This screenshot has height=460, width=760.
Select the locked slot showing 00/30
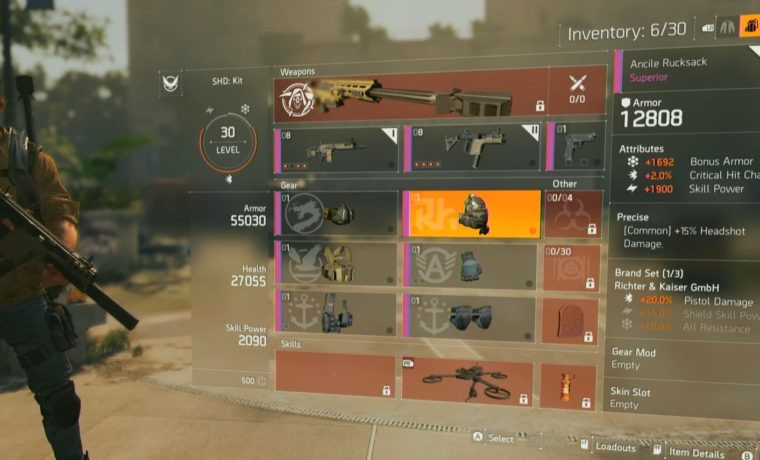tap(573, 264)
